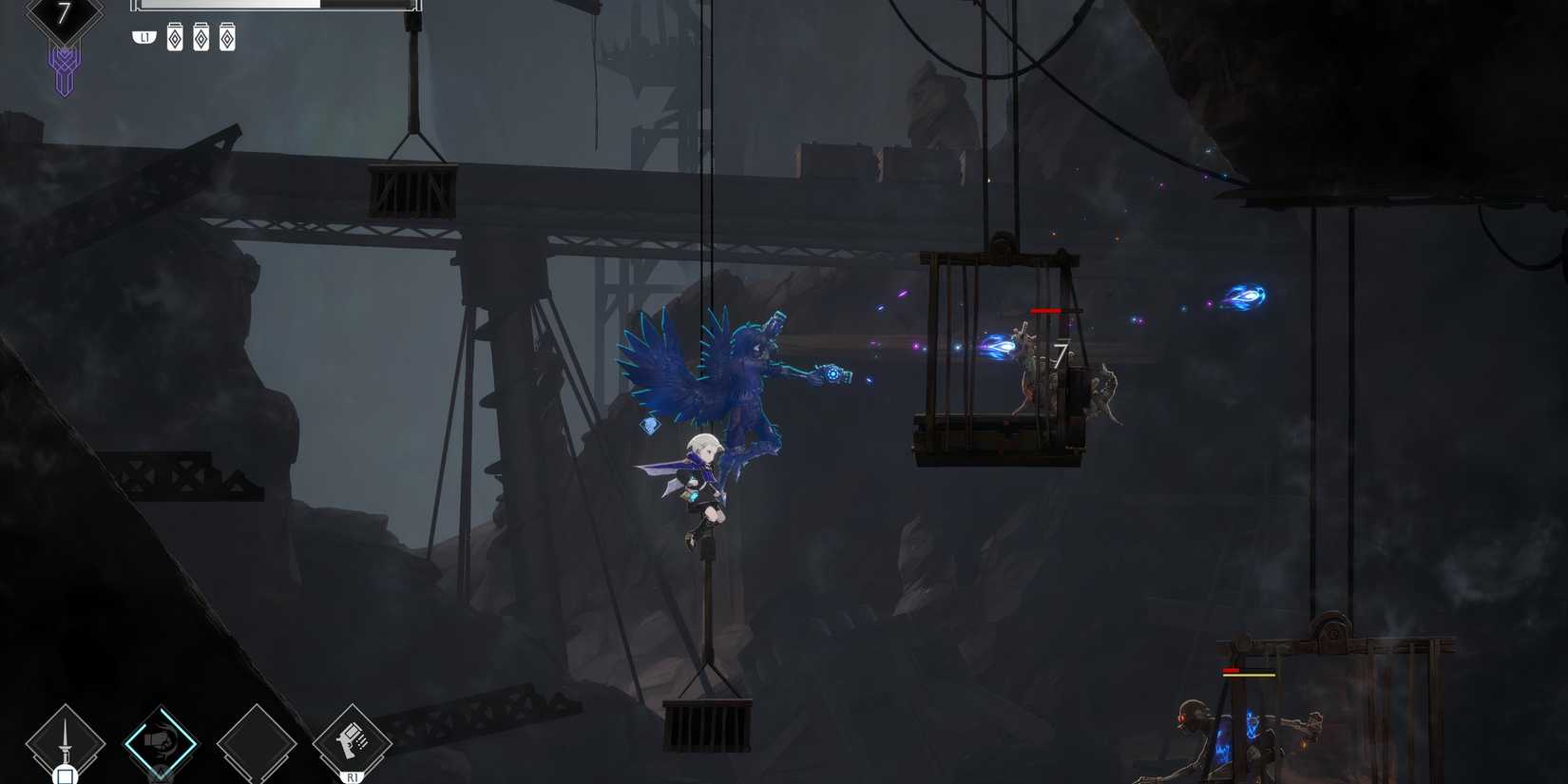Click the first healing flask icon
This screenshot has width=1568, height=784.
tap(174, 38)
